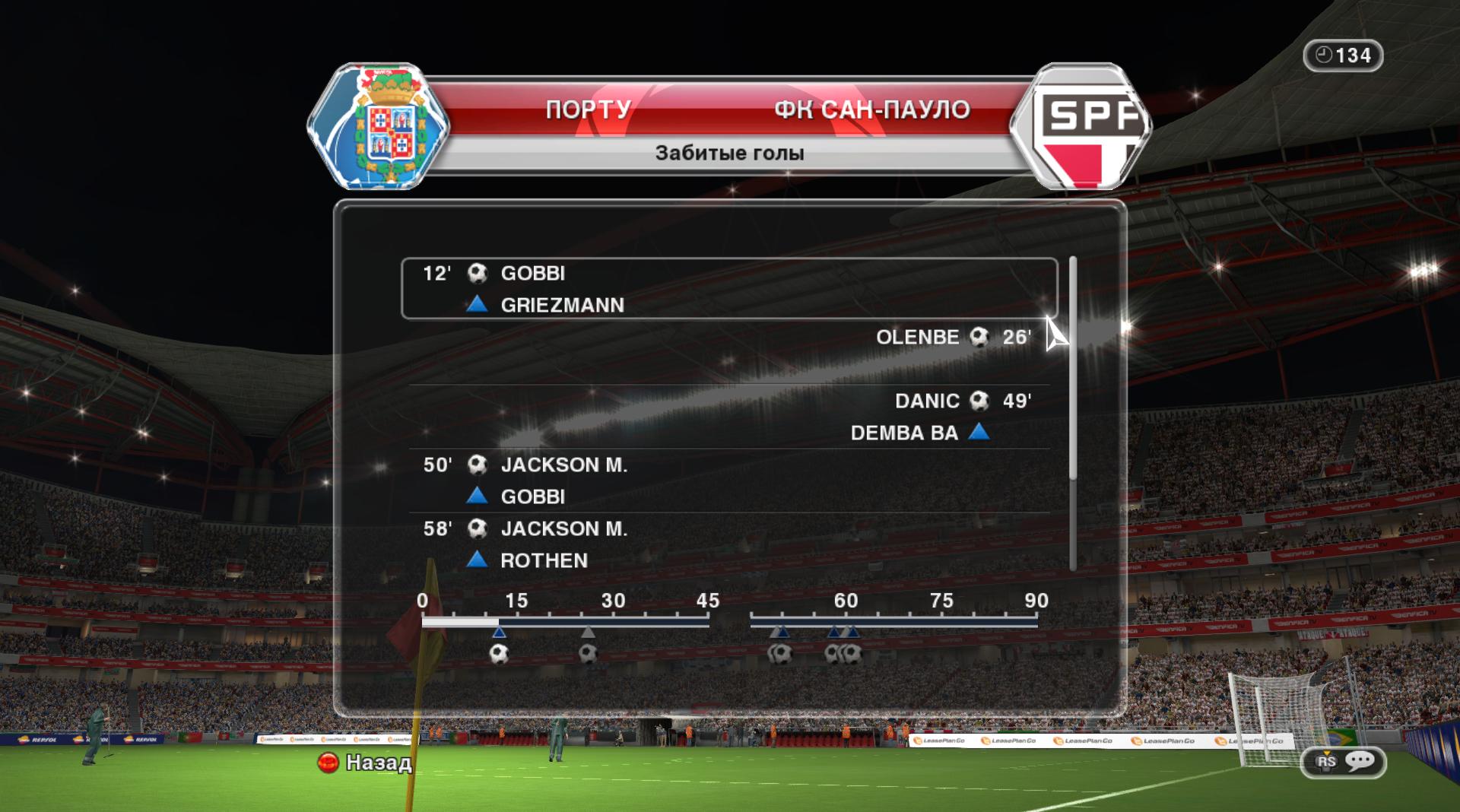The image size is (1460, 812).
Task: Select the 58' Jackson M. goal row
Action: tap(728, 544)
